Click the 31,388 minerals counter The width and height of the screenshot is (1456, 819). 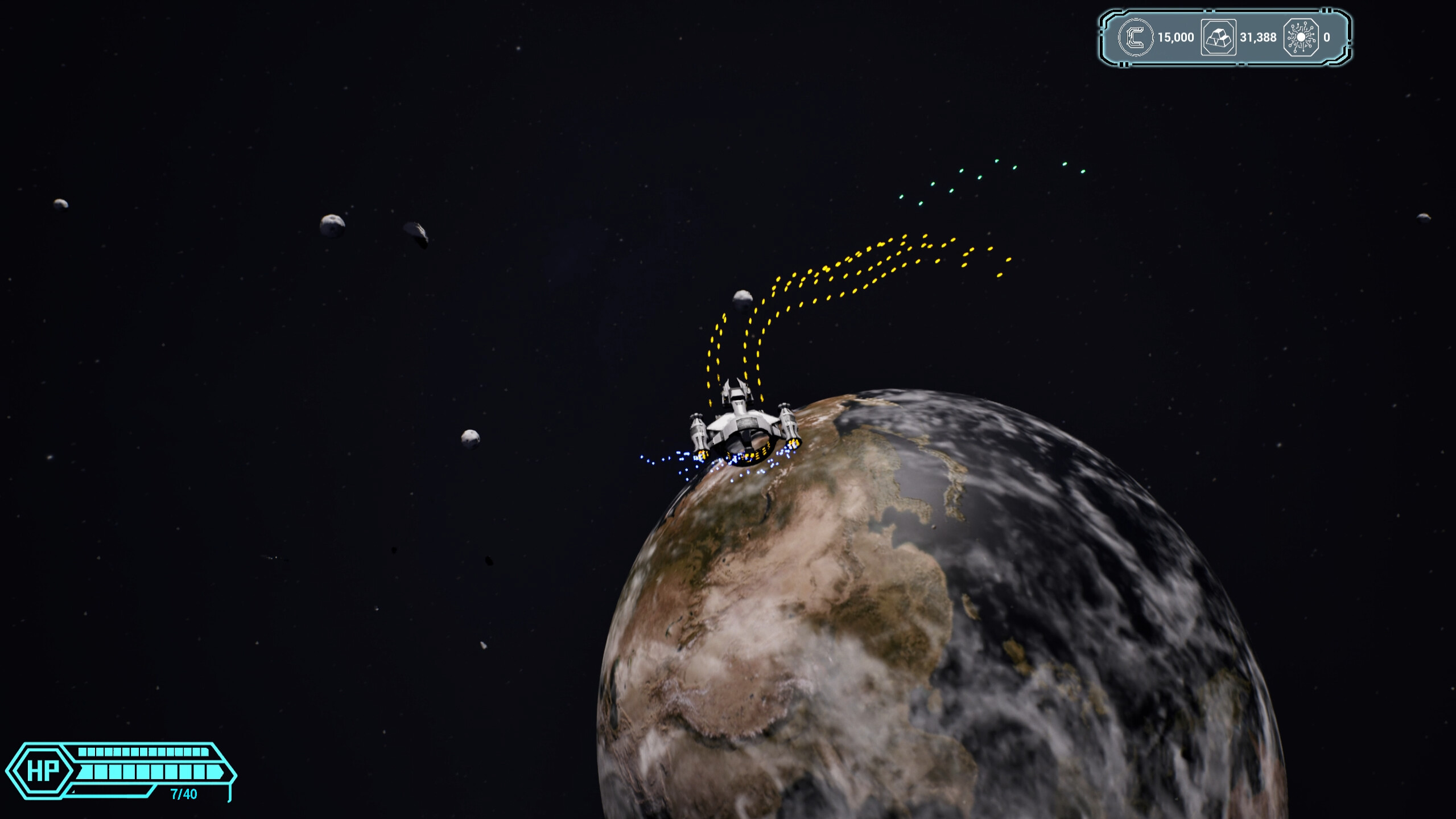click(x=1256, y=38)
